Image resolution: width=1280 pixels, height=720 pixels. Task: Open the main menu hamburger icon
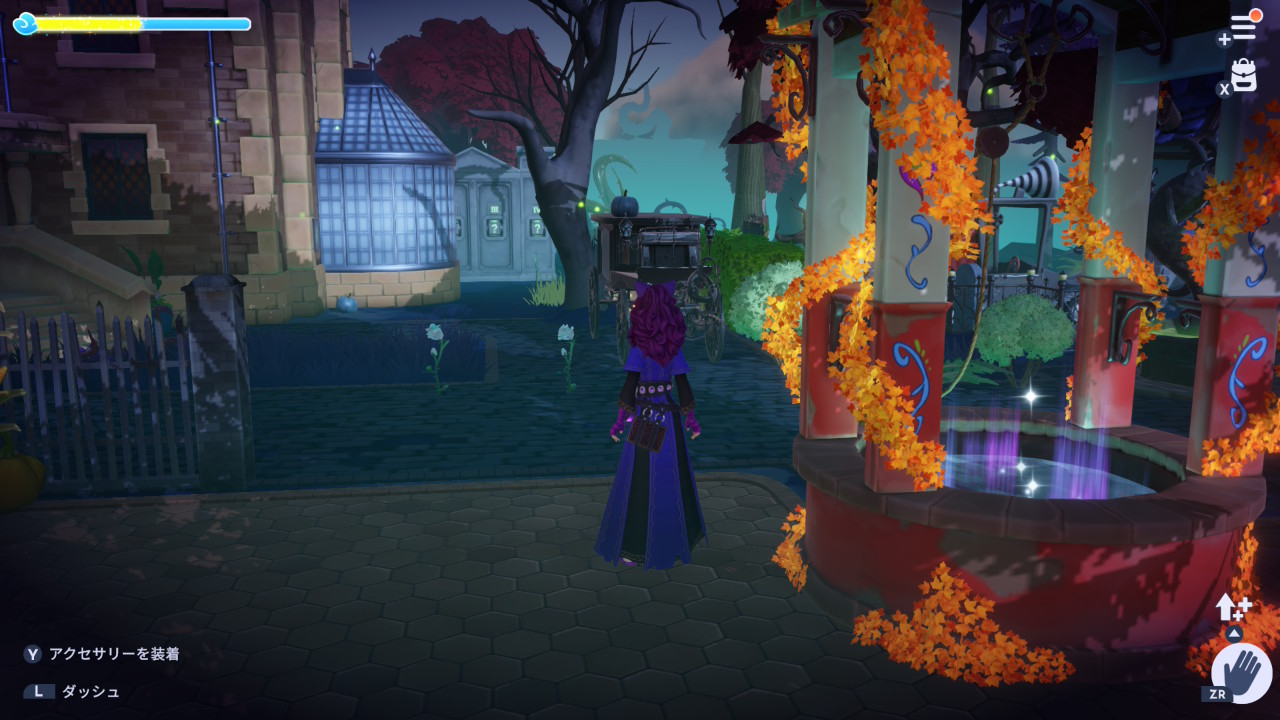pyautogui.click(x=1243, y=28)
